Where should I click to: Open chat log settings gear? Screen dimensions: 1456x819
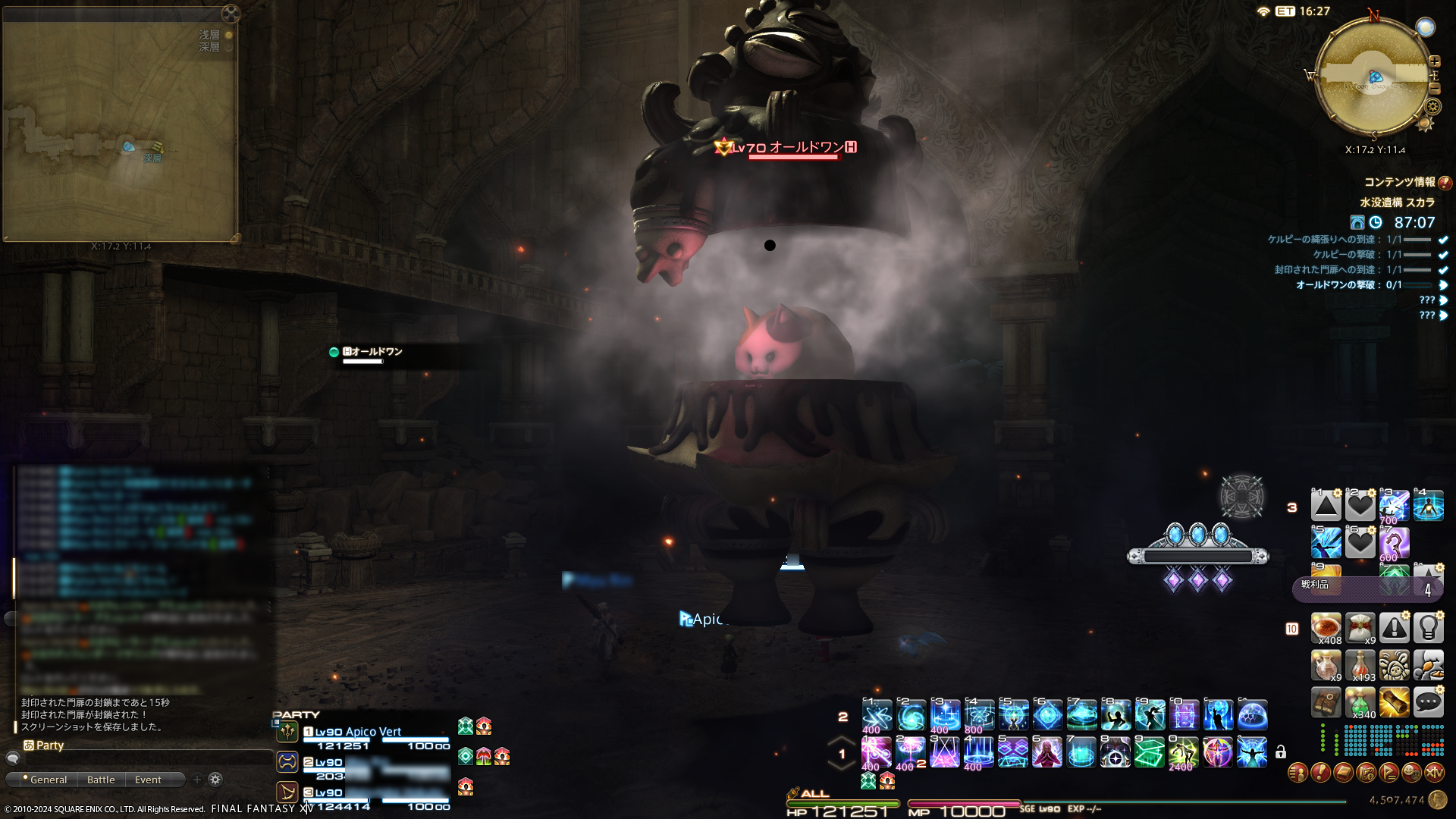pos(215,780)
